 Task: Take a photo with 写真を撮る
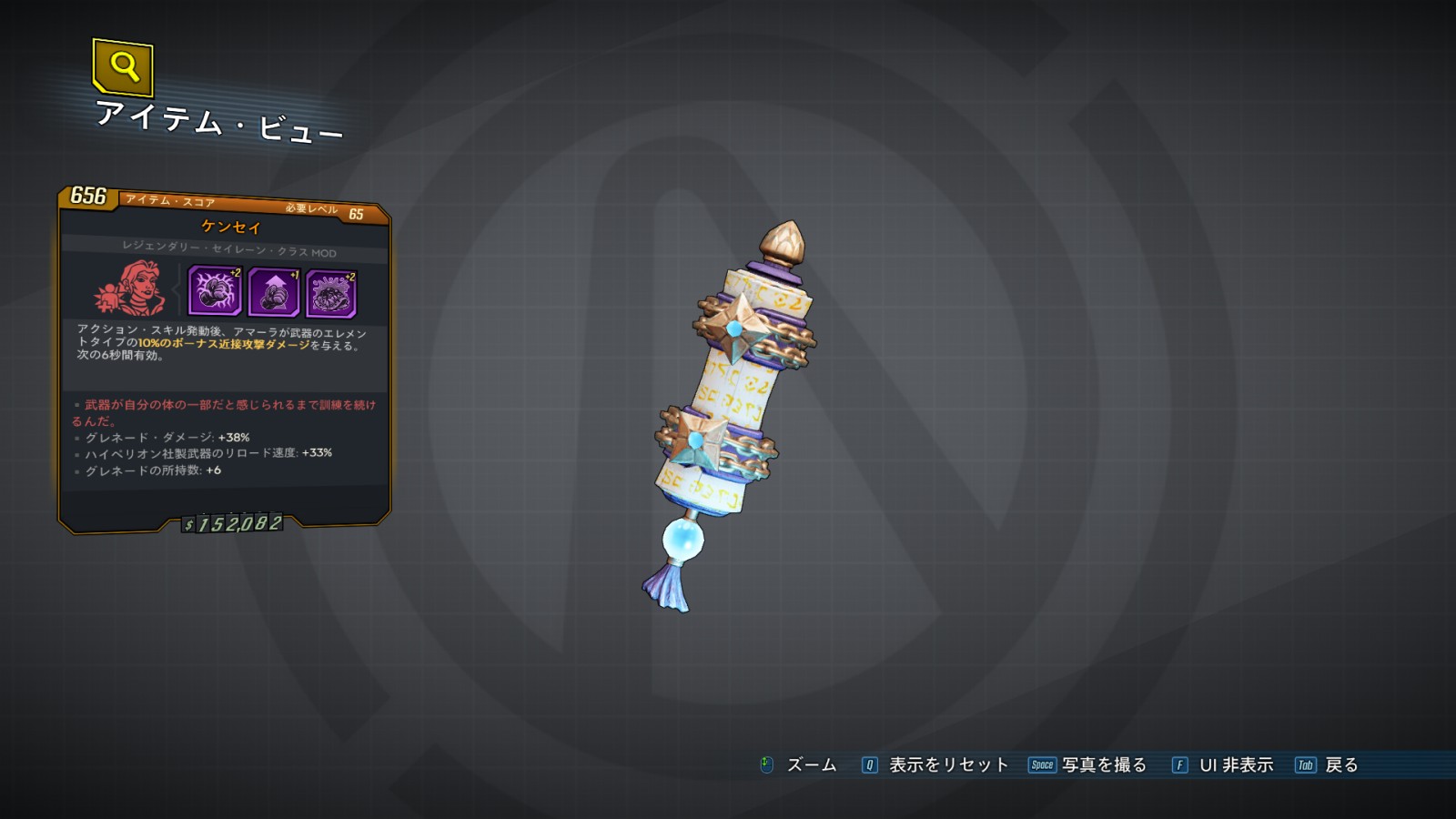(x=1104, y=765)
